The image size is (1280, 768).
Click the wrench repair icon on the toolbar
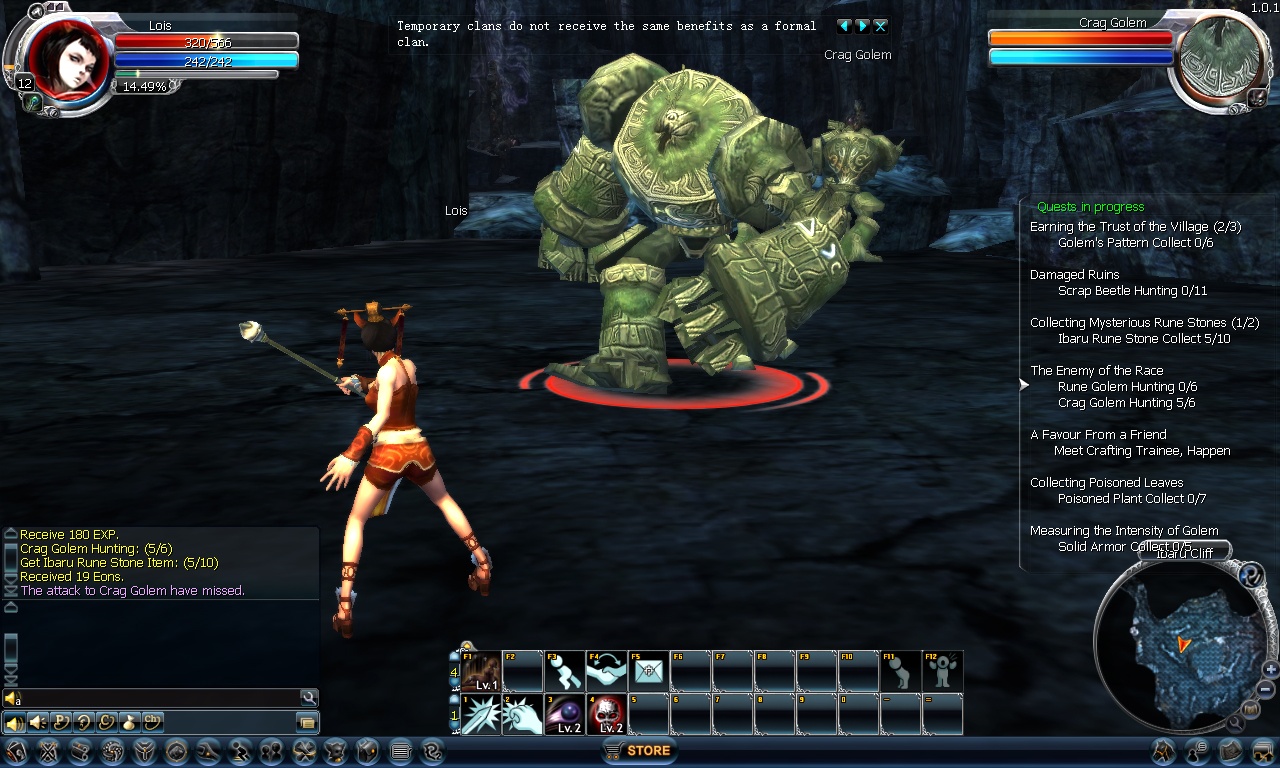[x=207, y=751]
